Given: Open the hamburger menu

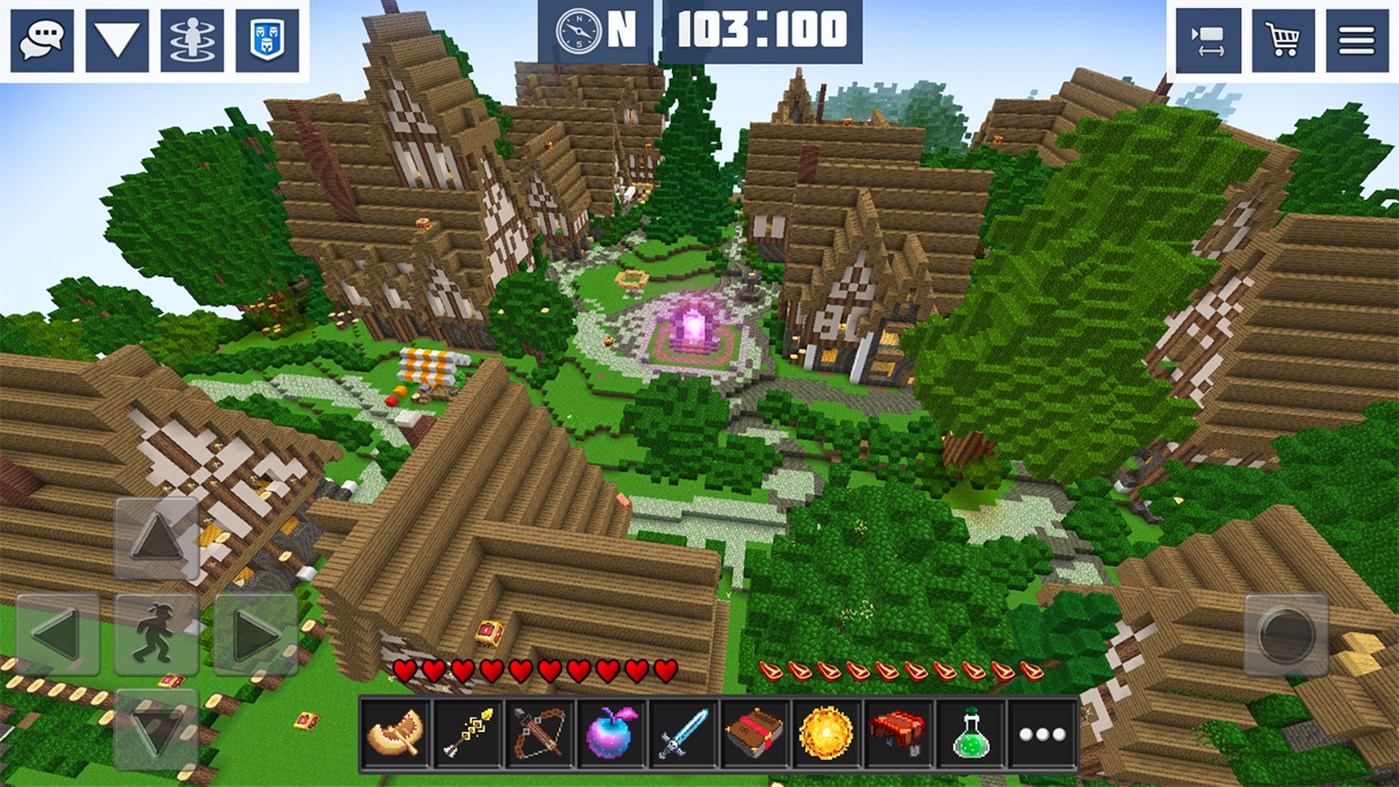Looking at the screenshot, I should [1355, 38].
